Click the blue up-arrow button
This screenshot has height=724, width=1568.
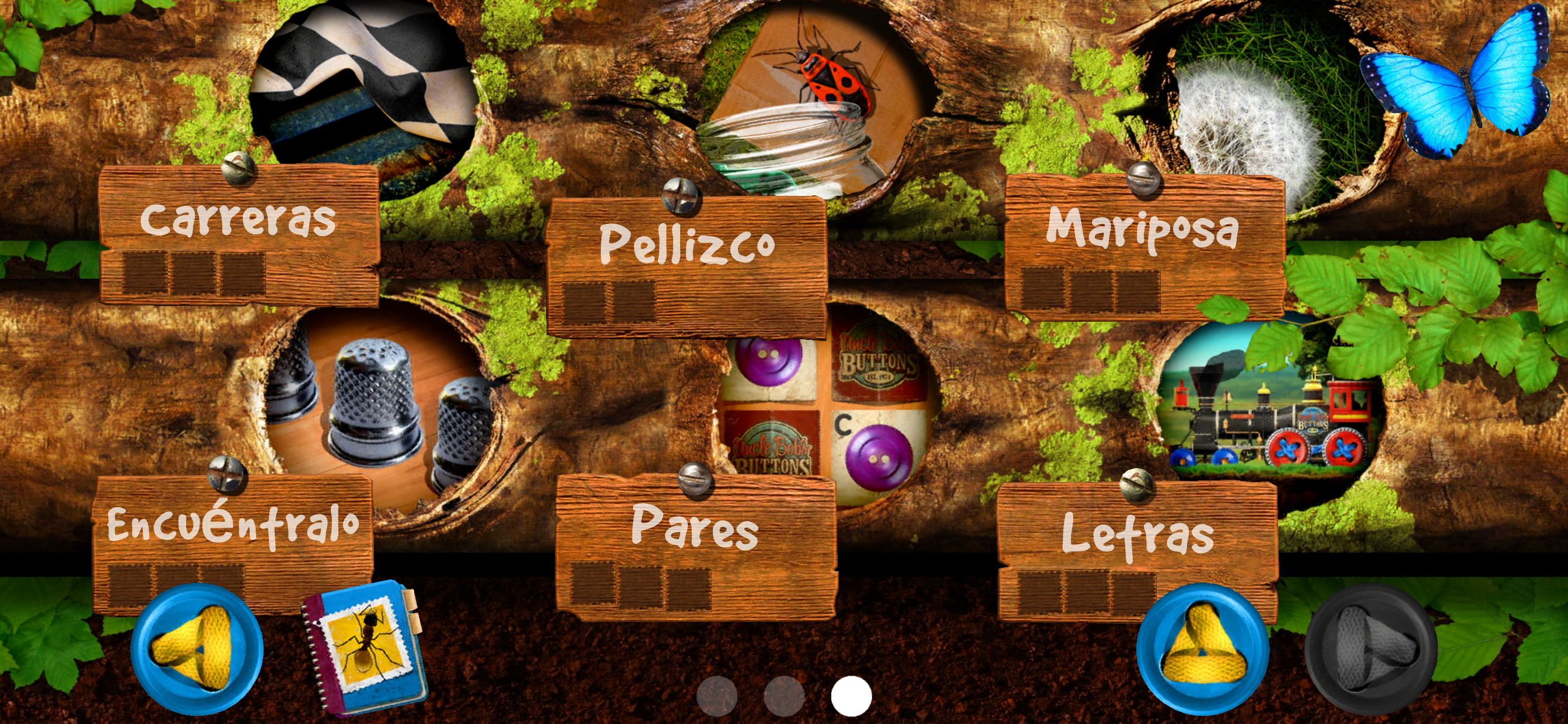(1203, 649)
